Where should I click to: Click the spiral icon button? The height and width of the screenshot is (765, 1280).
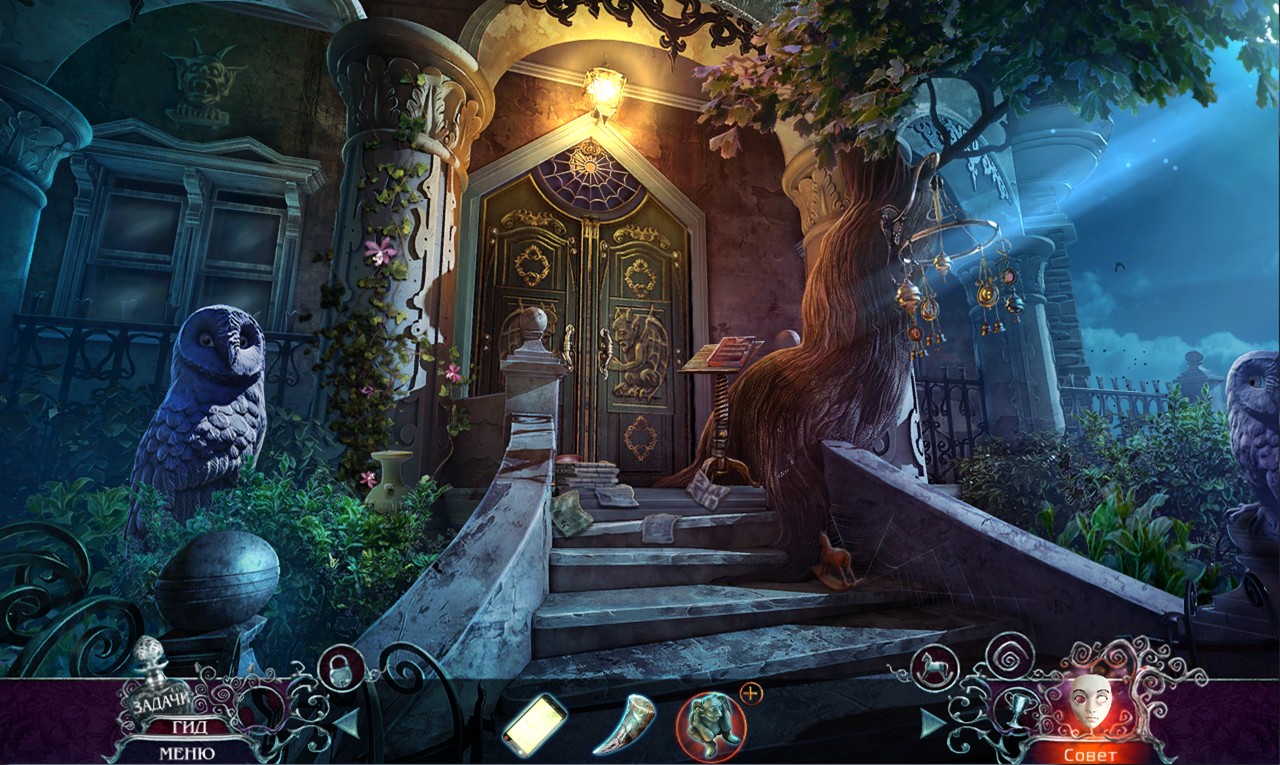click(x=1009, y=656)
